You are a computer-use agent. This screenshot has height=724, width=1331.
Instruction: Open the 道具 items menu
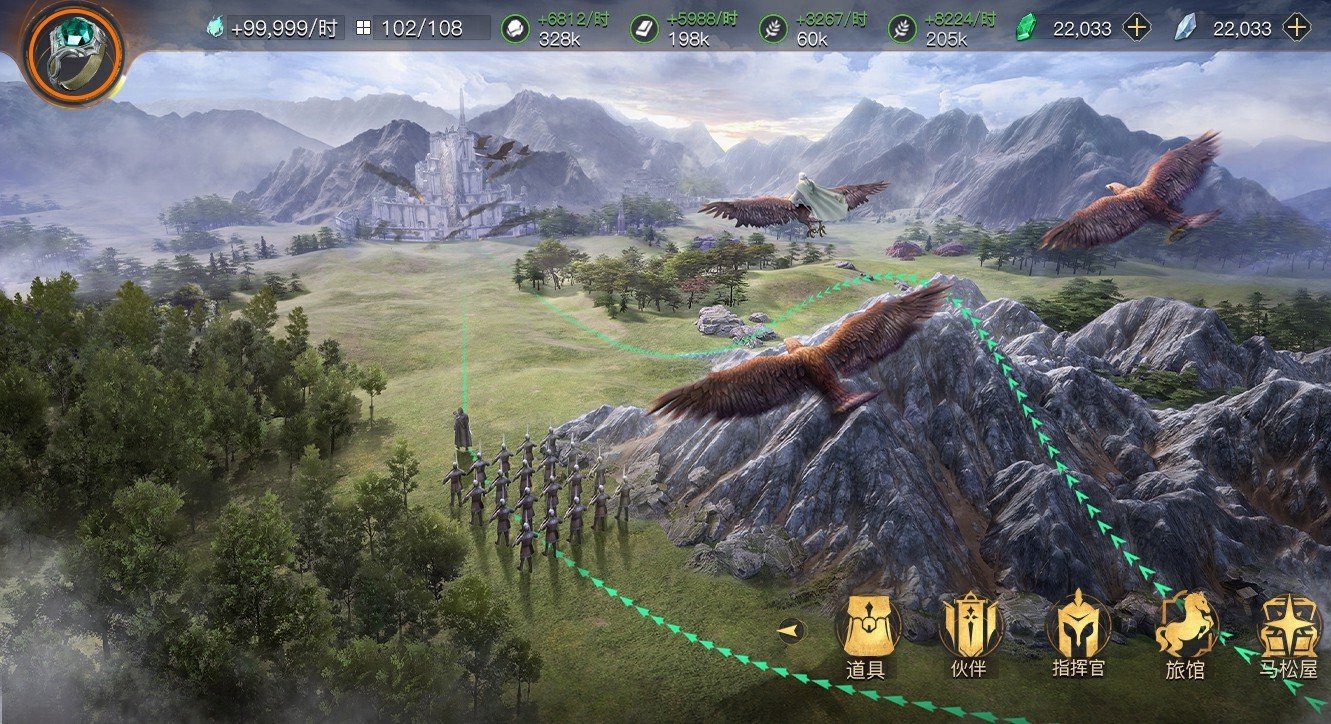(867, 625)
